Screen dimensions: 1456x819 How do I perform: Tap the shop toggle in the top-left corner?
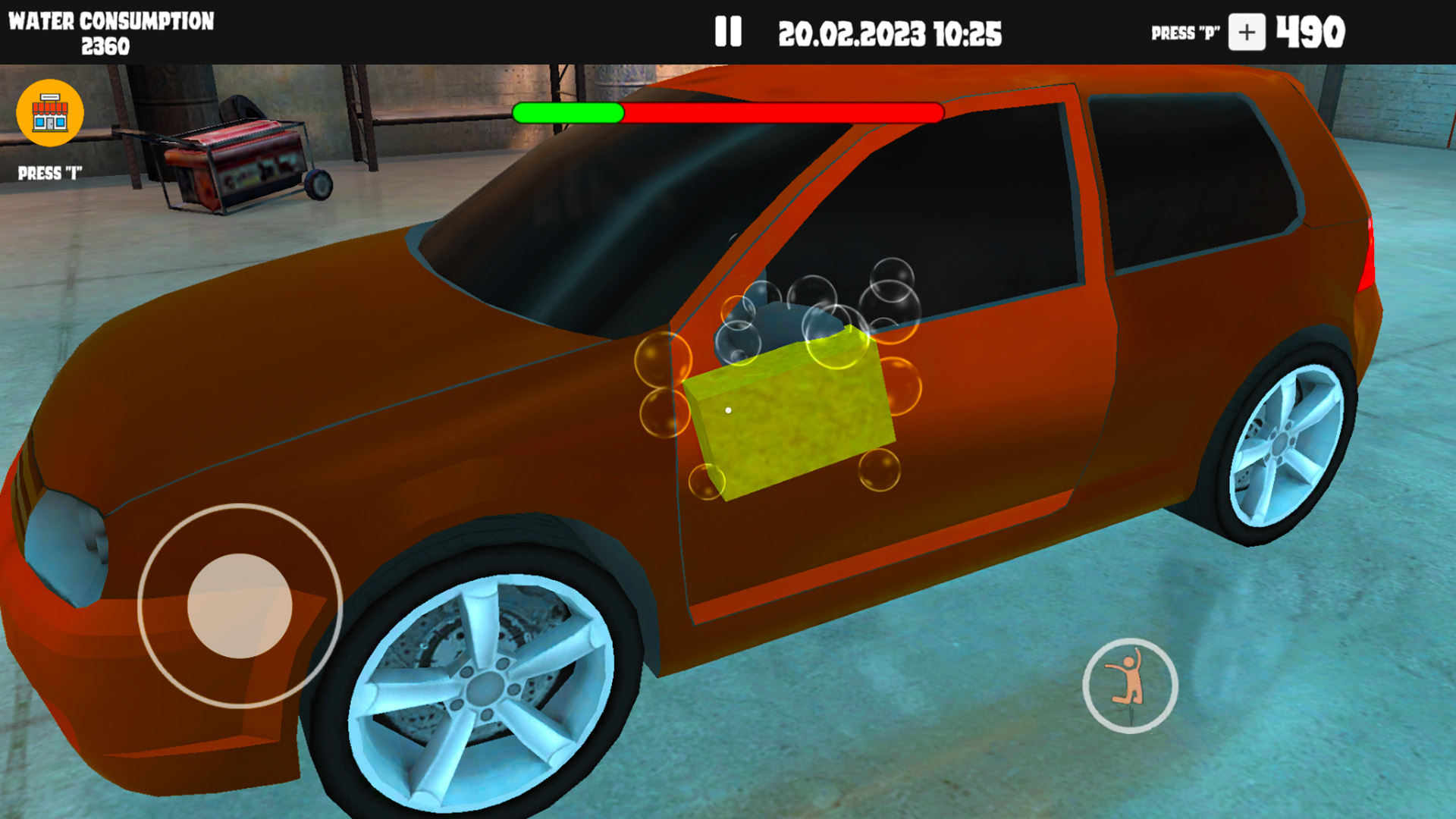[x=49, y=114]
